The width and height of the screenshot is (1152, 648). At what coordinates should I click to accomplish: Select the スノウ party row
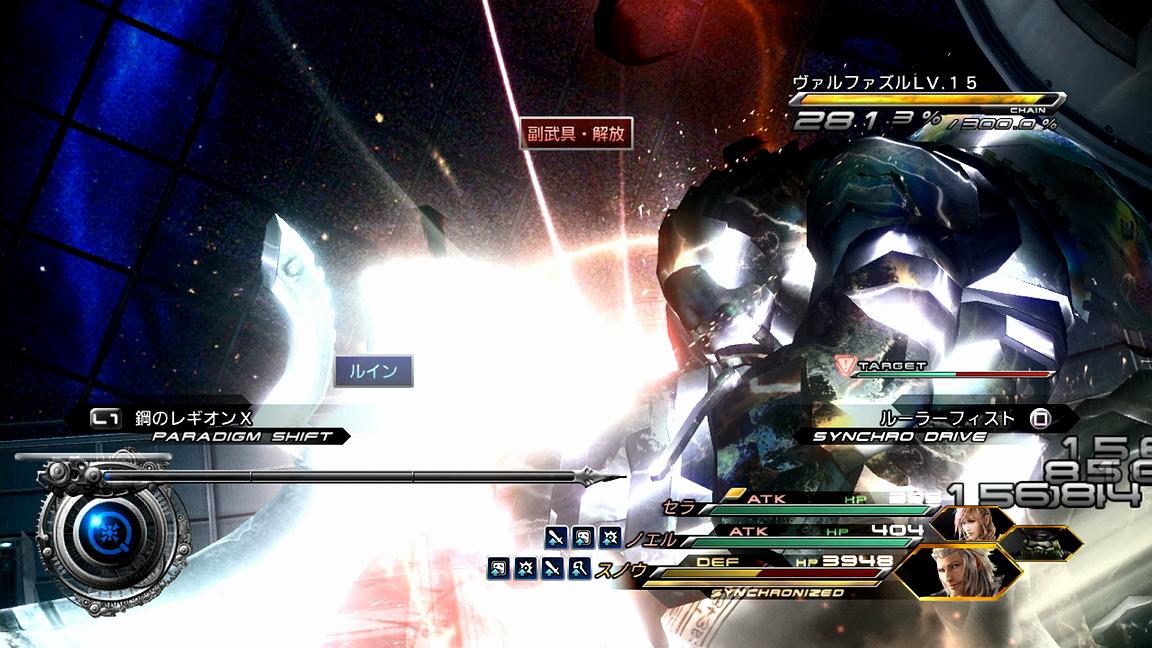[x=760, y=568]
